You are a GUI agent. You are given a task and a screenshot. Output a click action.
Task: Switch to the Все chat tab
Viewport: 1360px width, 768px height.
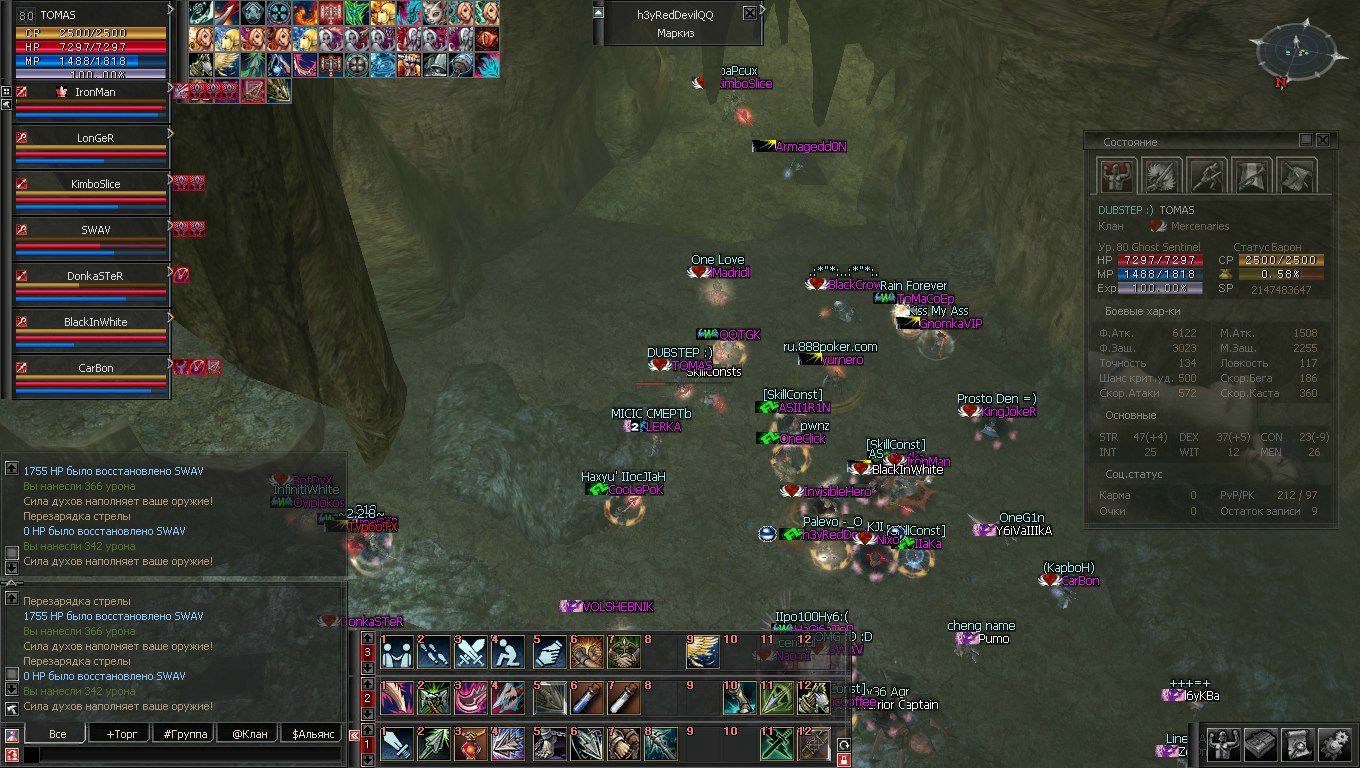pos(58,734)
